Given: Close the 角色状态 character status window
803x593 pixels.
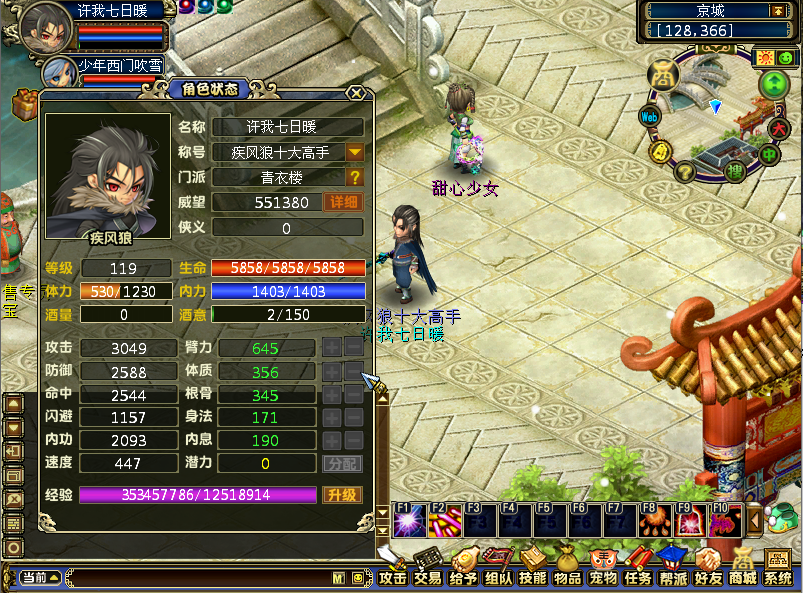Looking at the screenshot, I should click(355, 92).
